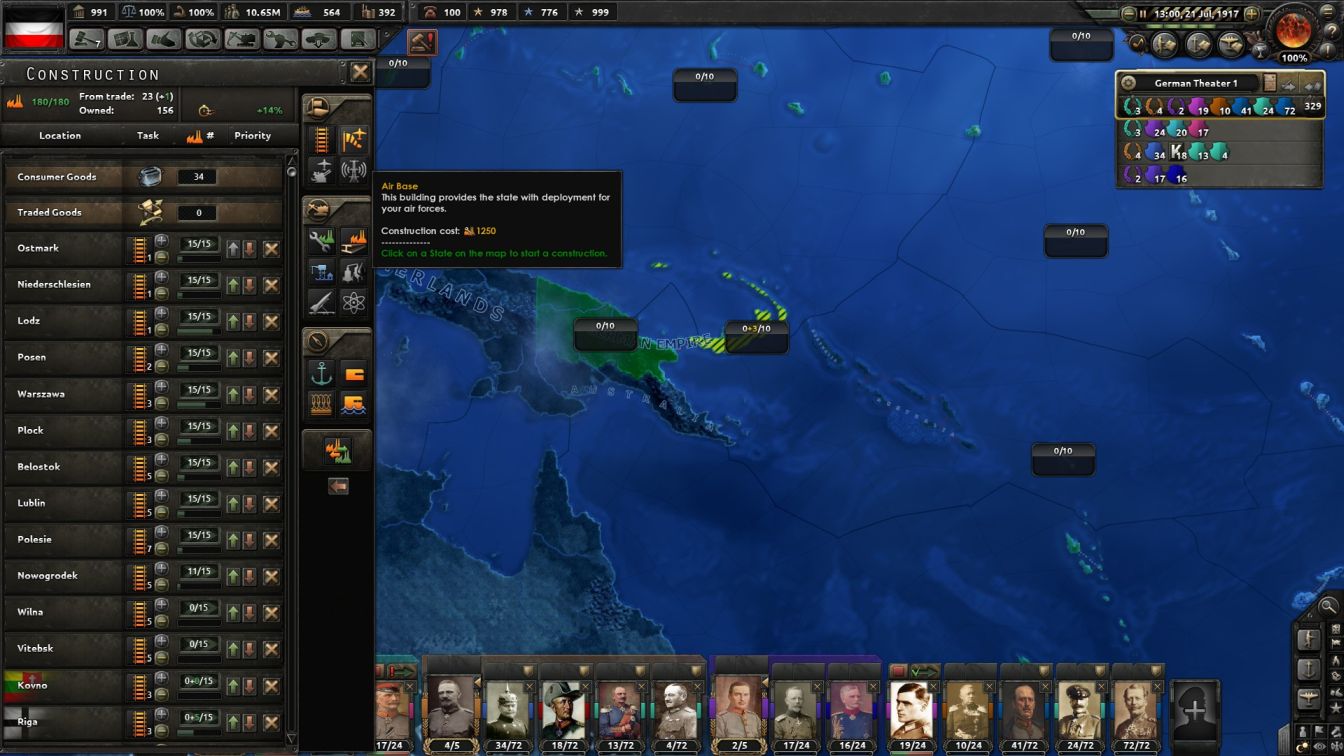Open the game menu at top right
This screenshot has height=756, width=1344.
(1328, 12)
